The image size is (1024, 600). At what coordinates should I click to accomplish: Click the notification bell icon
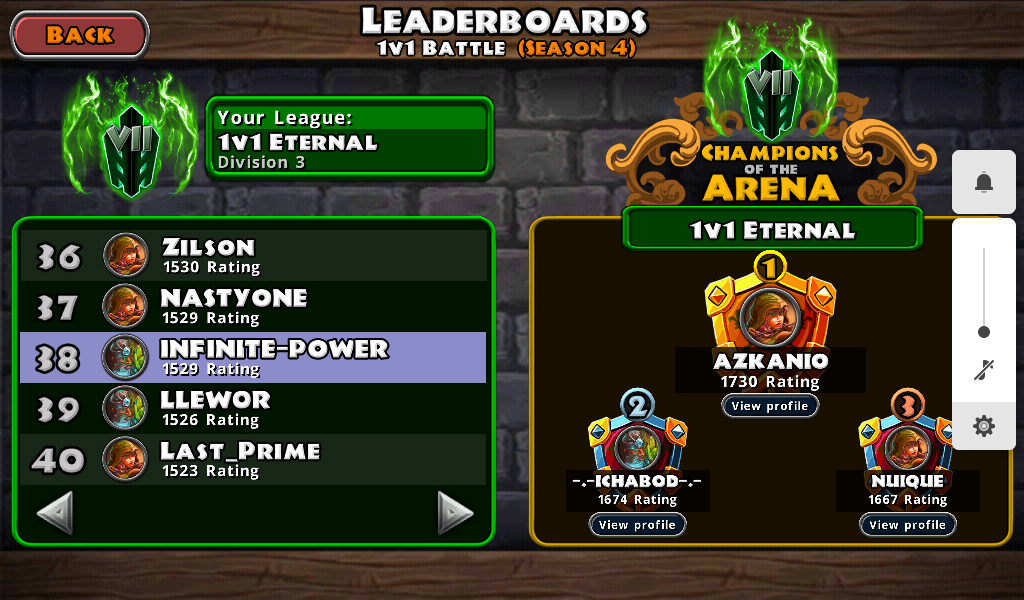point(984,182)
